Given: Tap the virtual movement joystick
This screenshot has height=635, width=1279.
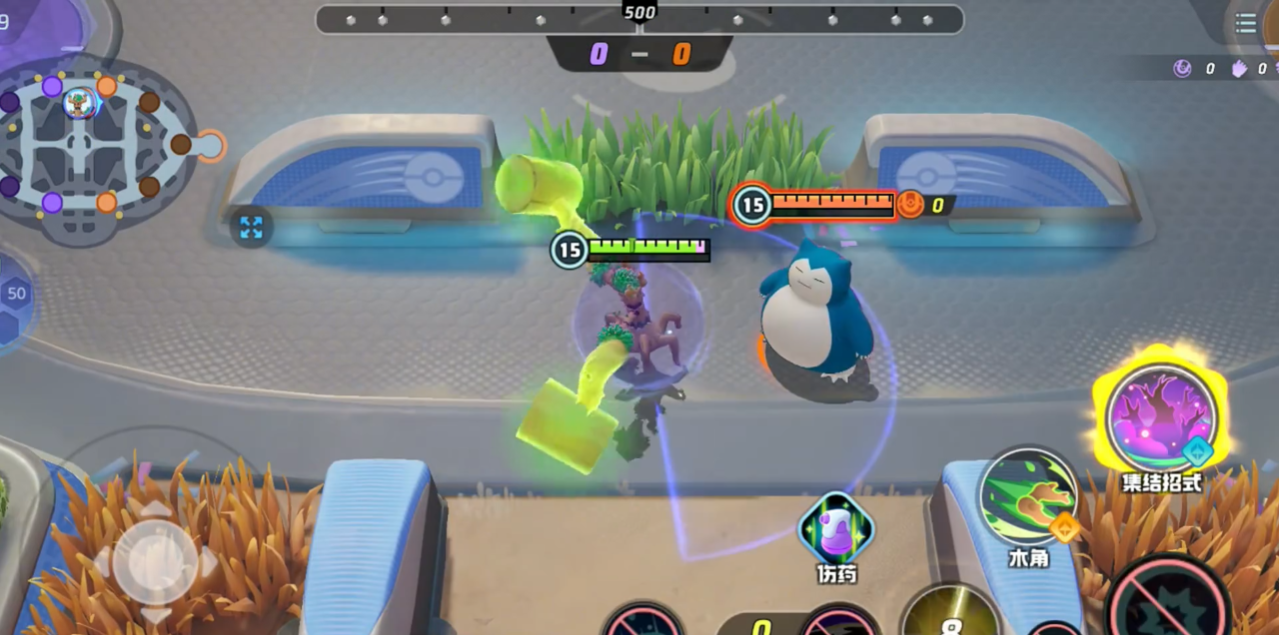Looking at the screenshot, I should point(155,562).
